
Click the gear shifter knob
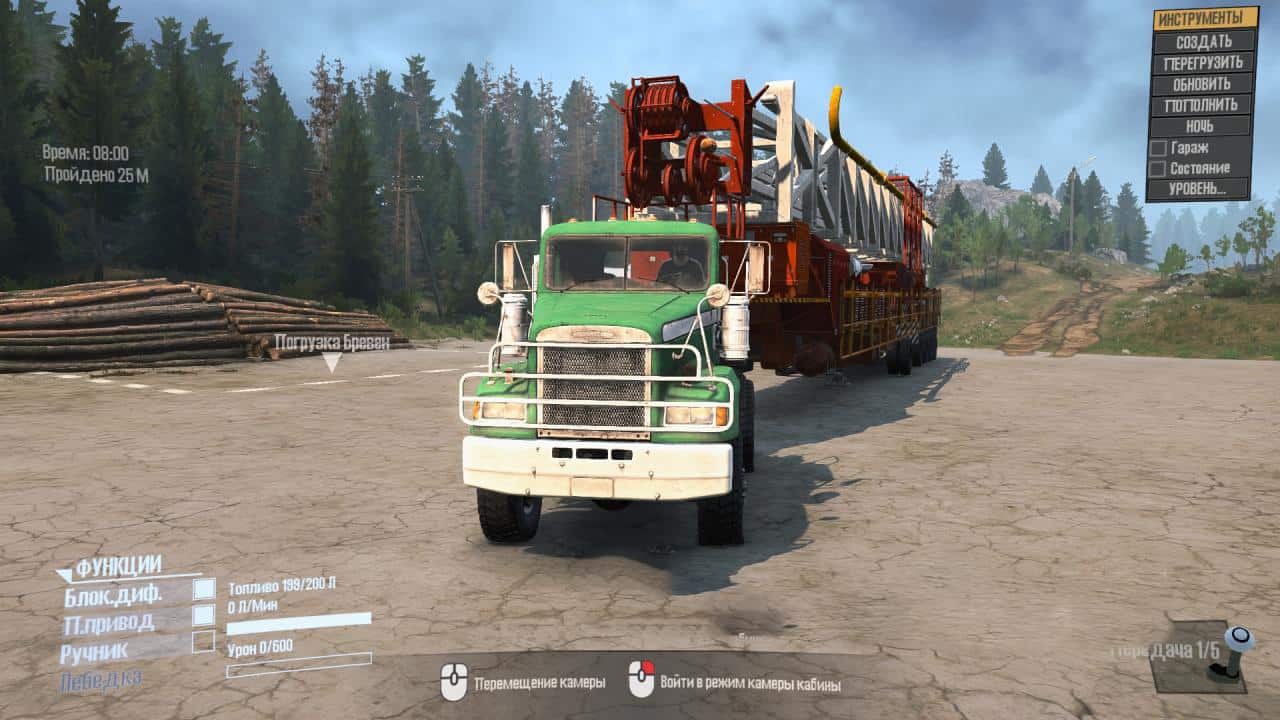[x=1238, y=639]
